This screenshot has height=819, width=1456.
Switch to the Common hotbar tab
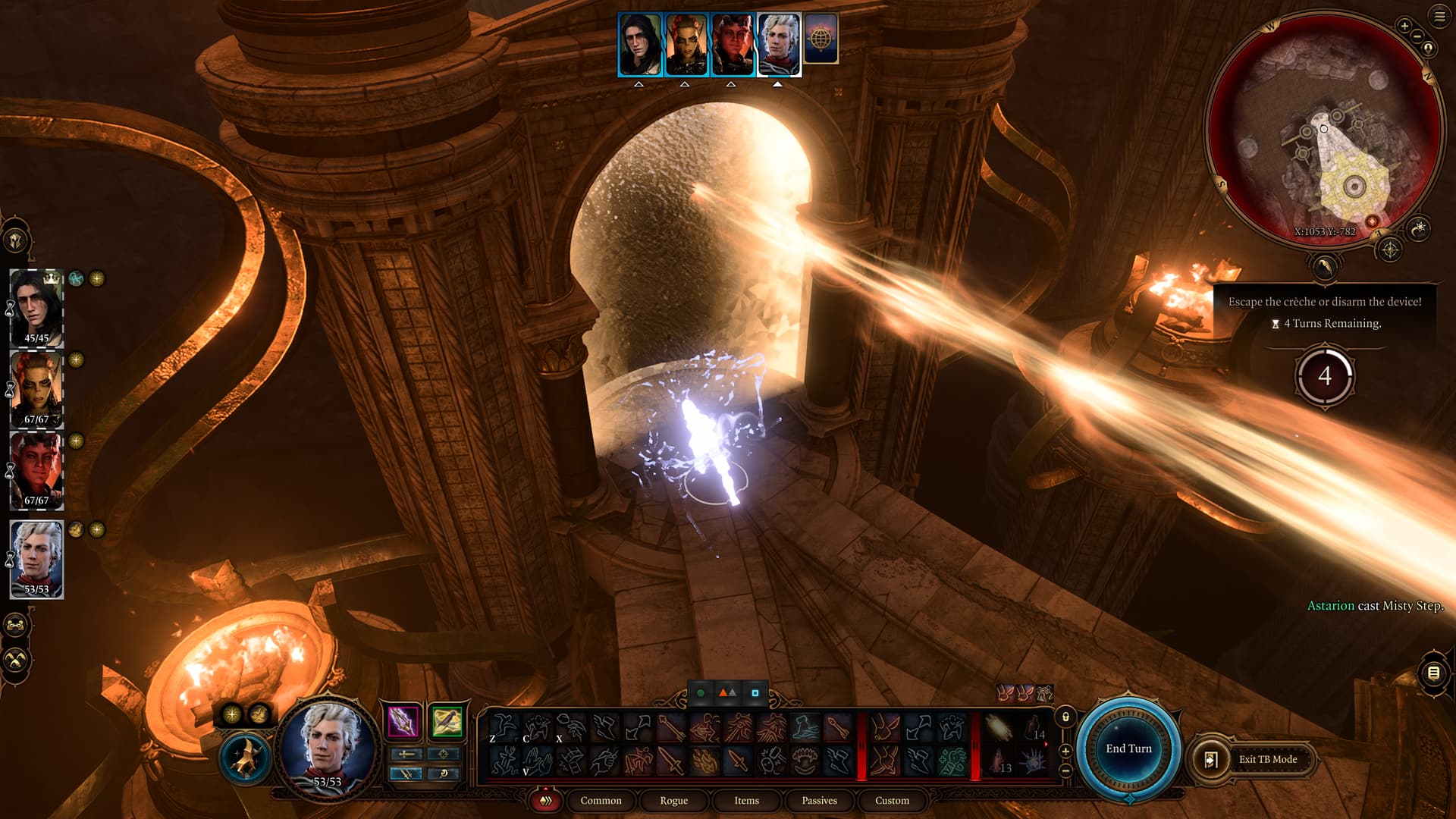(601, 801)
